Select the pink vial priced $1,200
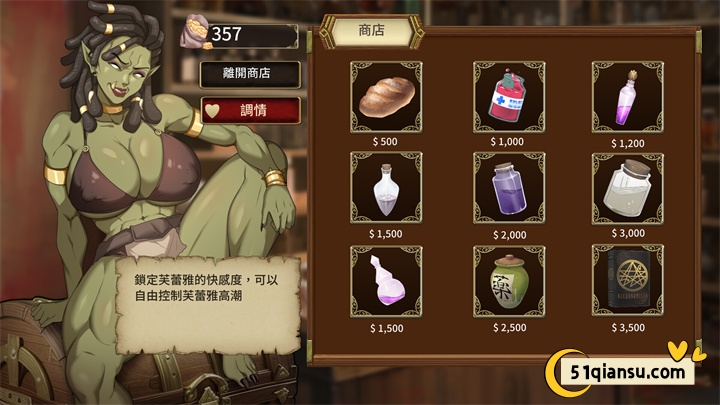The width and height of the screenshot is (720, 405). click(628, 97)
